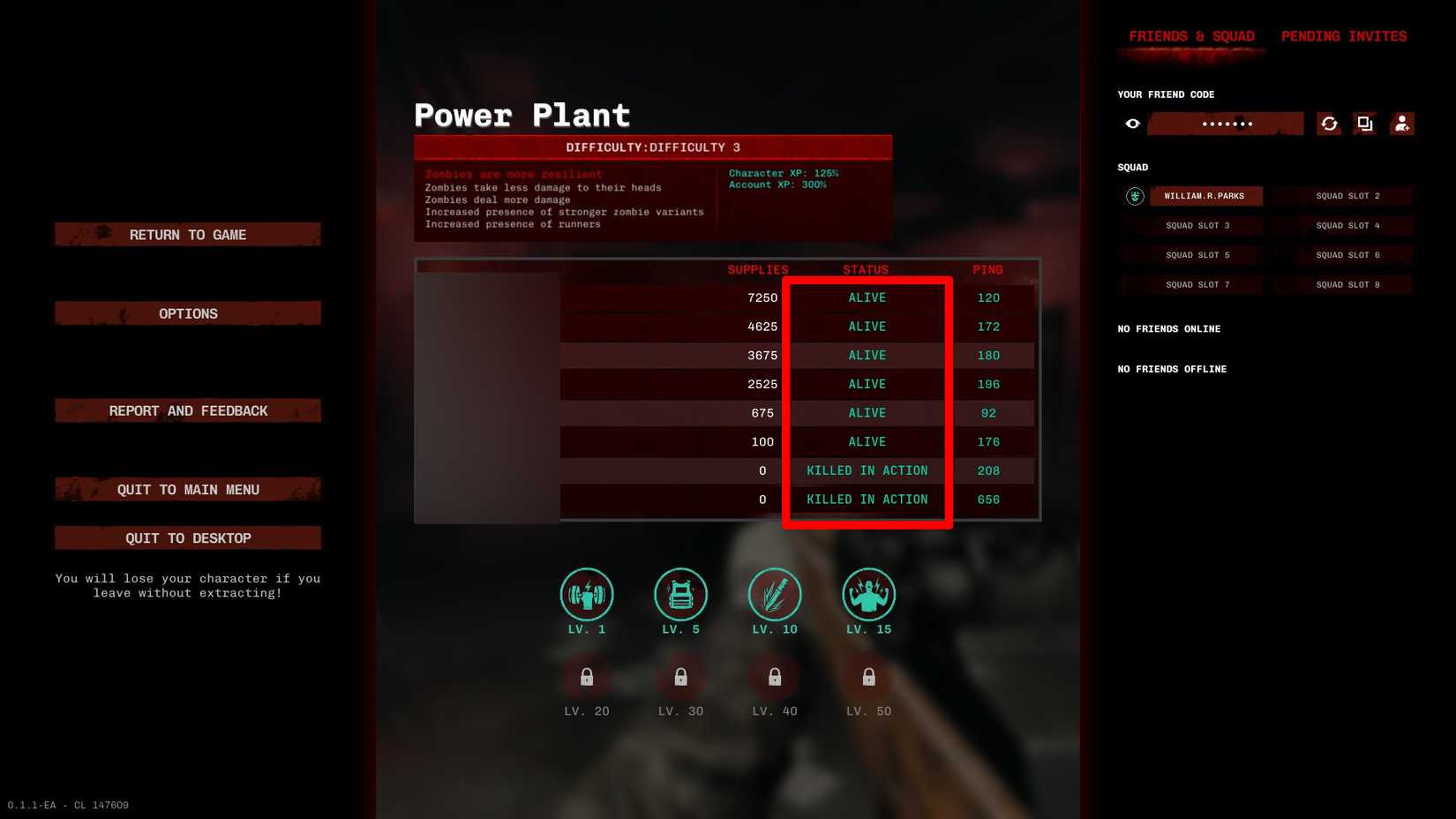Image resolution: width=1456 pixels, height=819 pixels.
Task: Click RETURN TO GAME
Action: pos(188,235)
